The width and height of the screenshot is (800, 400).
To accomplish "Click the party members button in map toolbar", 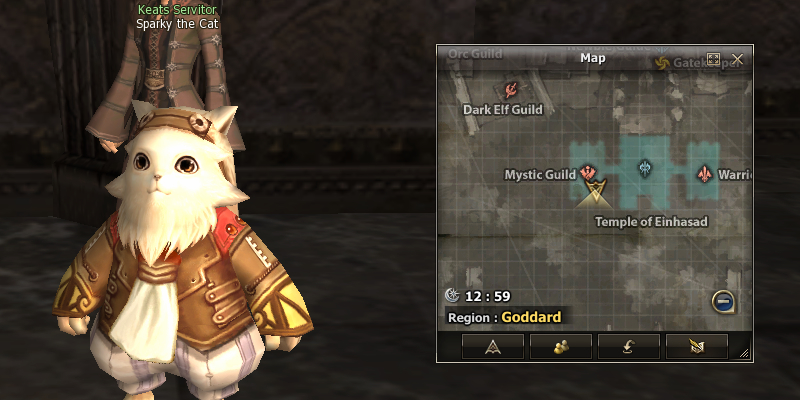I will tap(560, 346).
